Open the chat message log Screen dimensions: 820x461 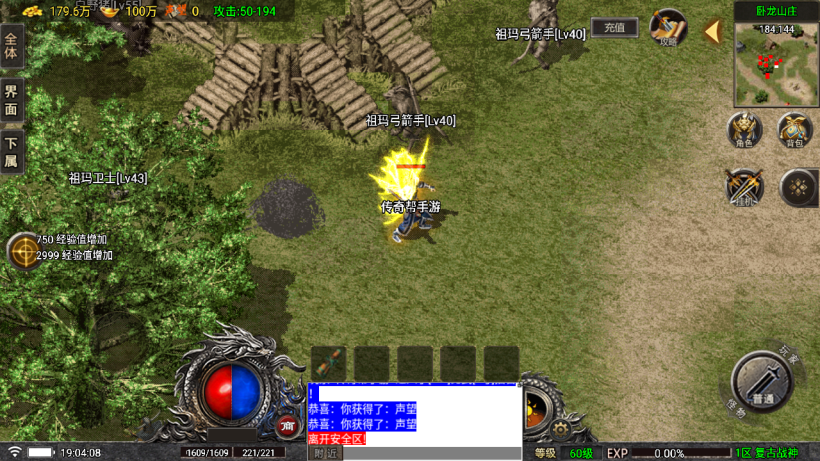(x=414, y=415)
